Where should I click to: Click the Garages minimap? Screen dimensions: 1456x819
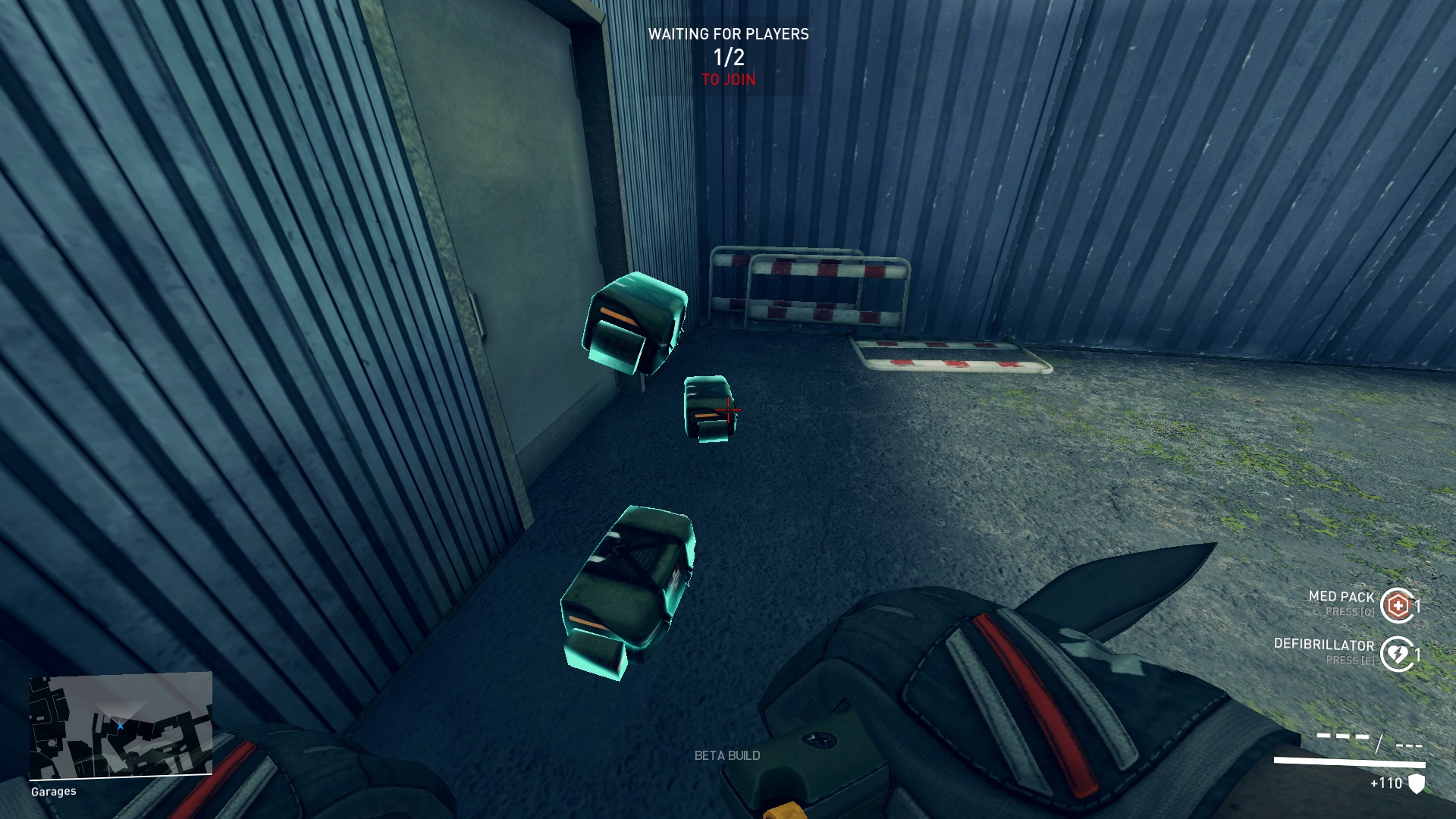[x=121, y=726]
